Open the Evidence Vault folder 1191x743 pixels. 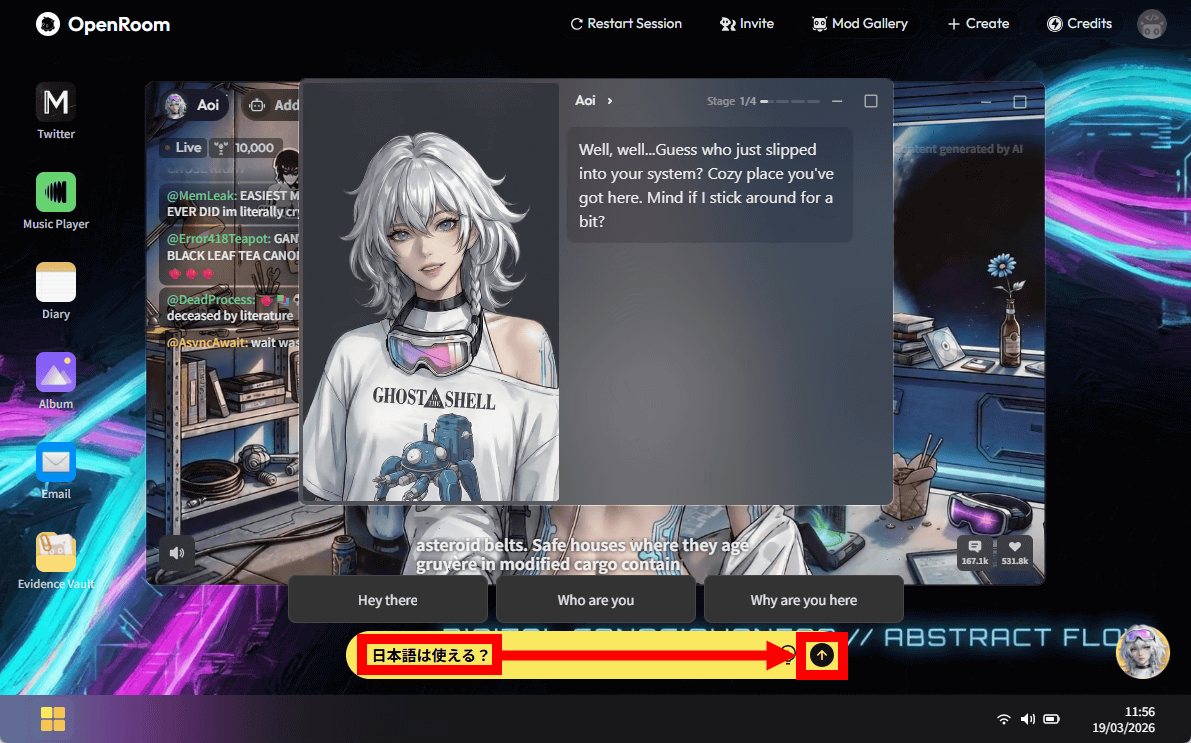56,553
